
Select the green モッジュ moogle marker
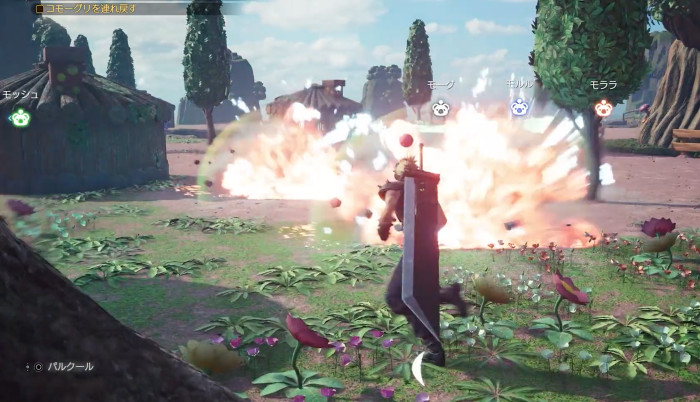coord(19,118)
